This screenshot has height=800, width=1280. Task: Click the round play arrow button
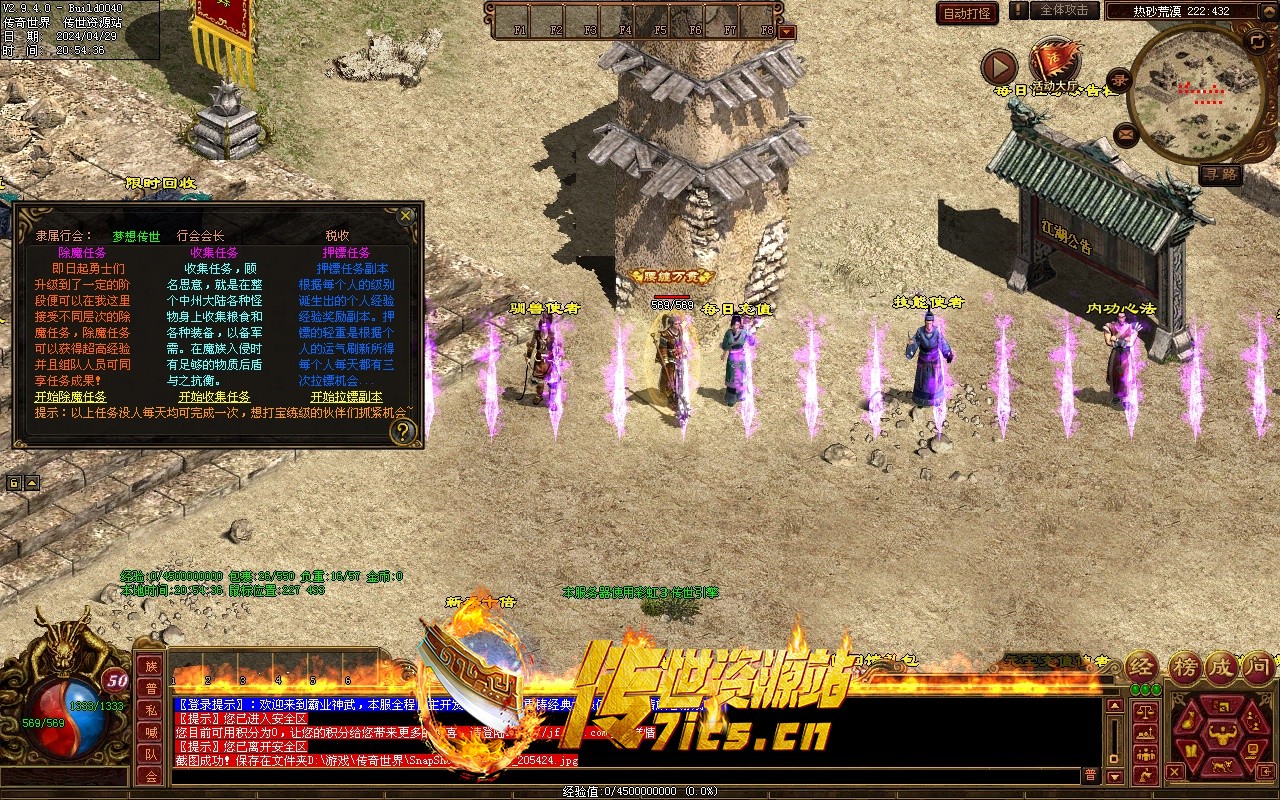point(998,67)
